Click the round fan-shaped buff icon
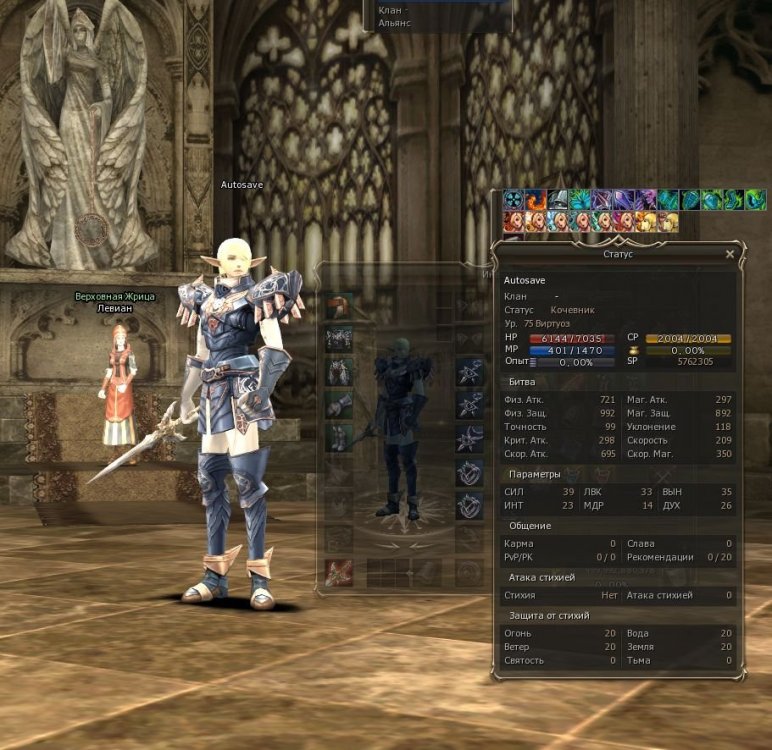 point(514,200)
